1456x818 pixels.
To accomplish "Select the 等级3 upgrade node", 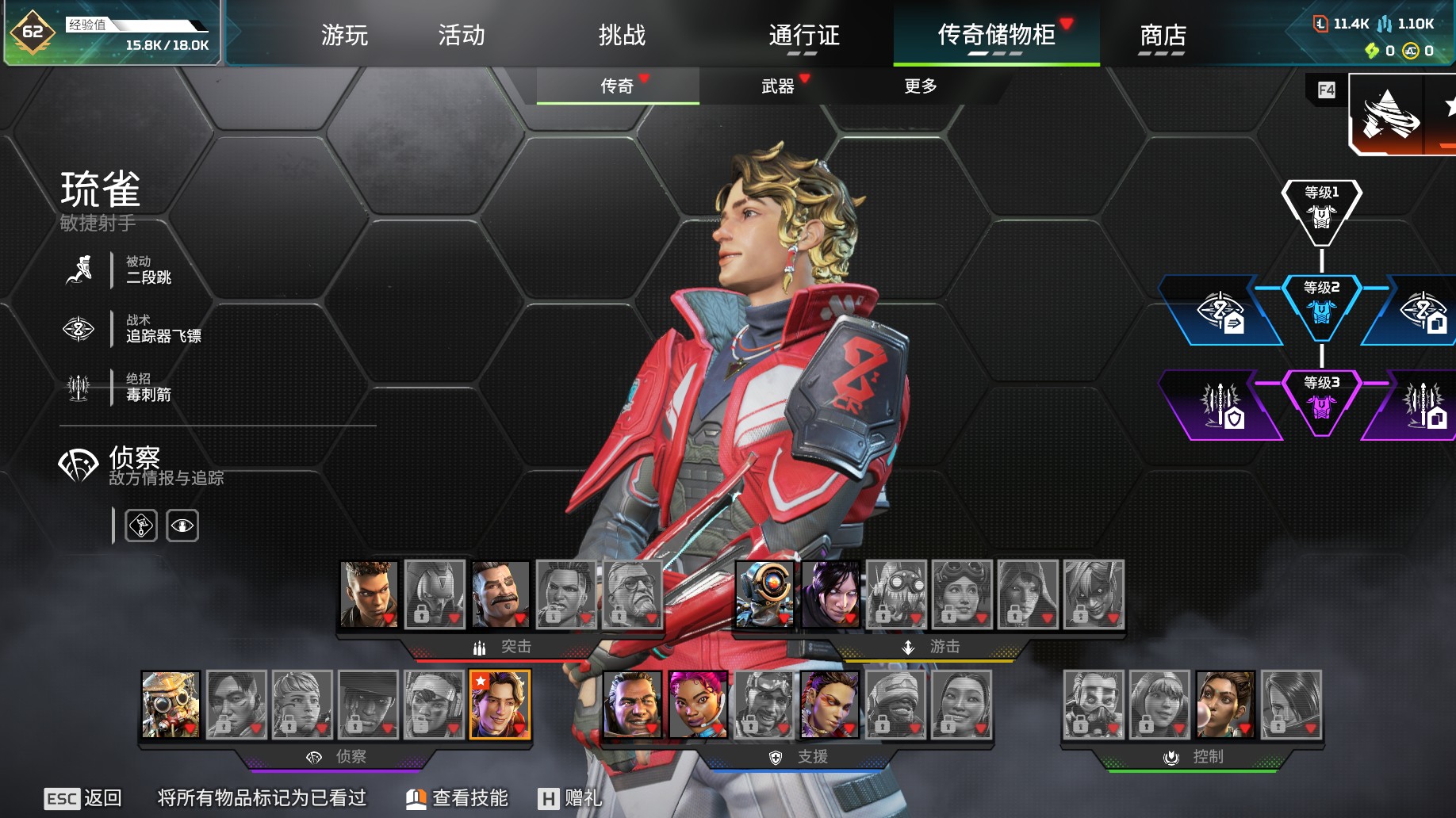I will 1321,400.
